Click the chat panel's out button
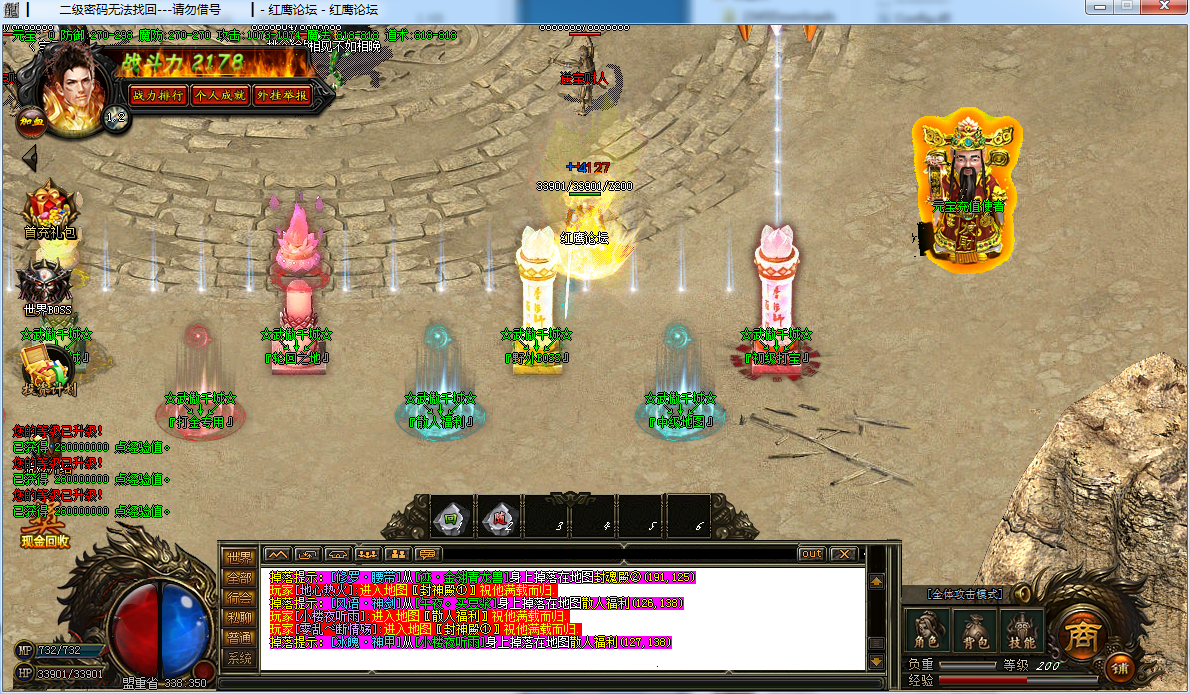Screen dimensions: 1190x694 tap(812, 554)
